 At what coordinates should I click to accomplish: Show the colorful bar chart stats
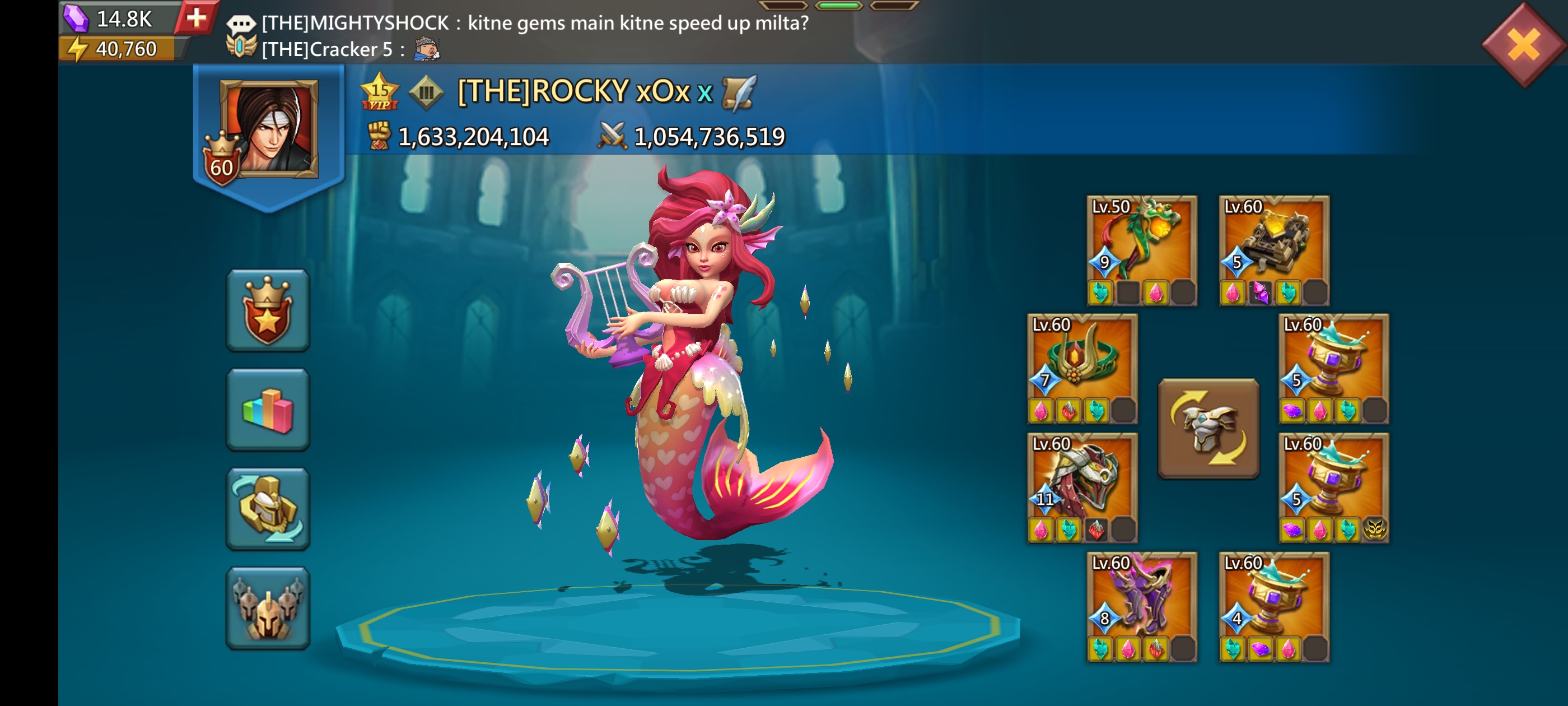pyautogui.click(x=268, y=410)
